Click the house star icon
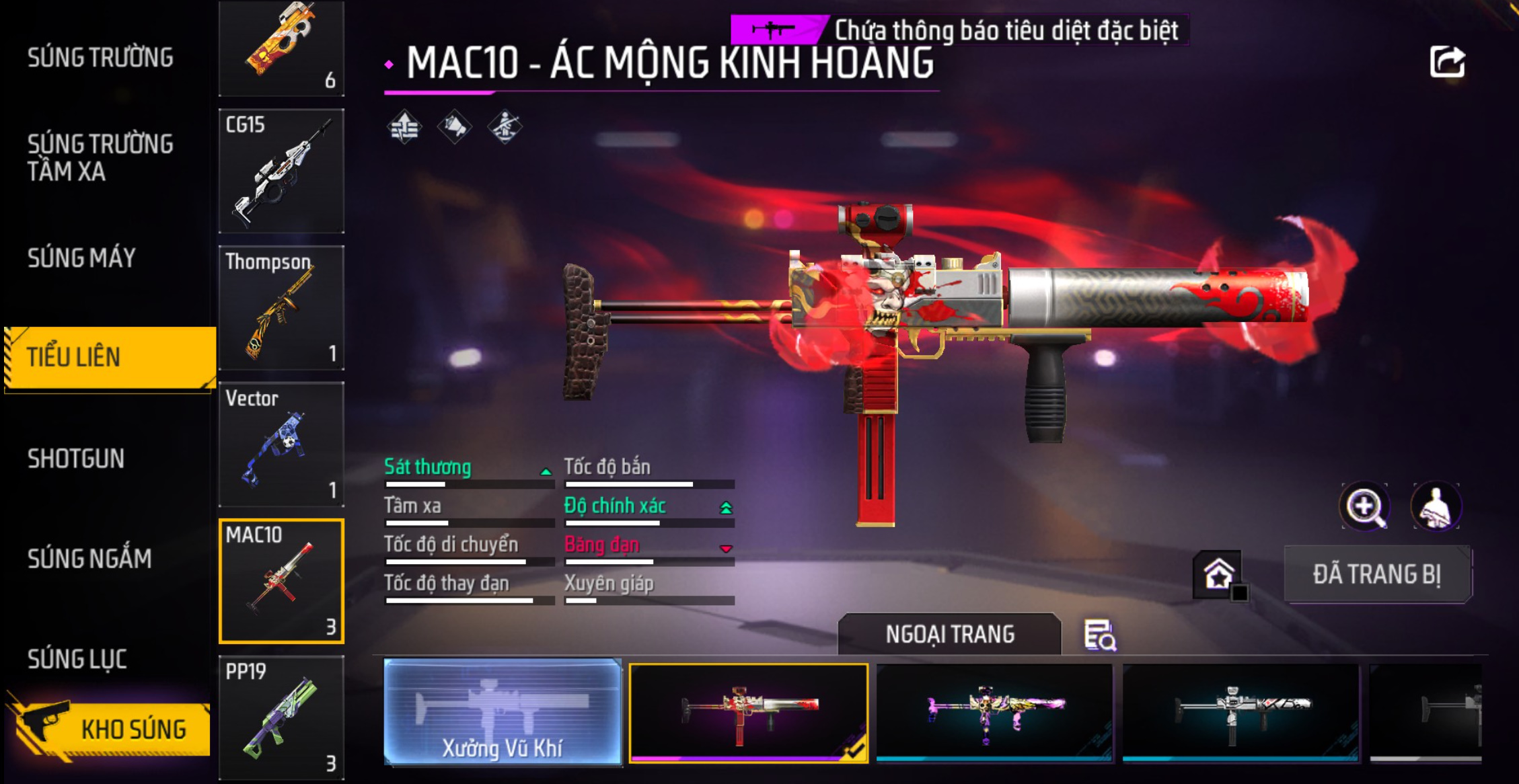Viewport: 1519px width, 784px height. pyautogui.click(x=1218, y=575)
